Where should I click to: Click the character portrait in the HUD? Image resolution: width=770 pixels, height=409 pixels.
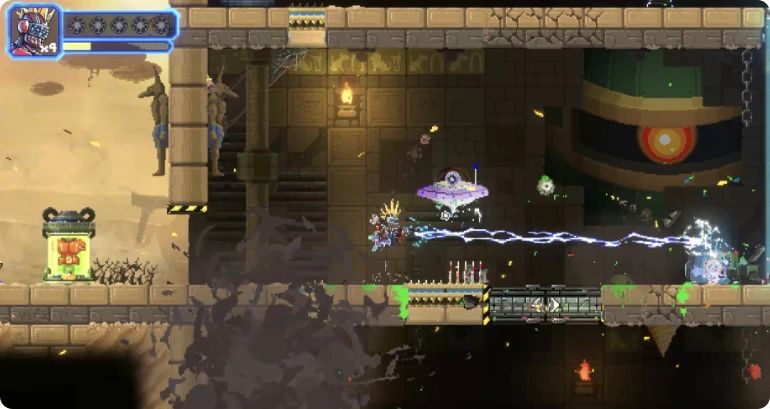(34, 32)
